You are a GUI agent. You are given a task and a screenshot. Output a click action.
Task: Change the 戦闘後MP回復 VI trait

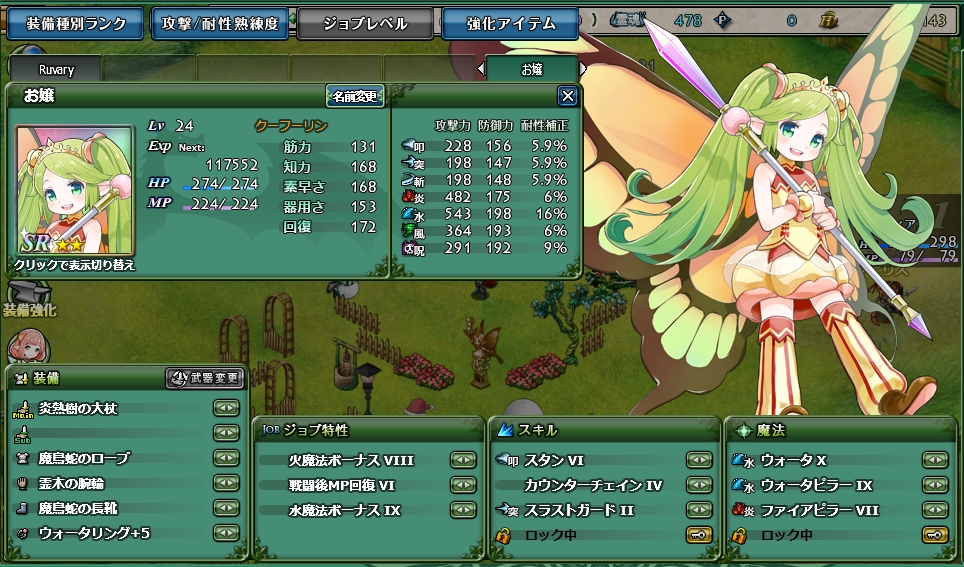pyautogui.click(x=462, y=485)
